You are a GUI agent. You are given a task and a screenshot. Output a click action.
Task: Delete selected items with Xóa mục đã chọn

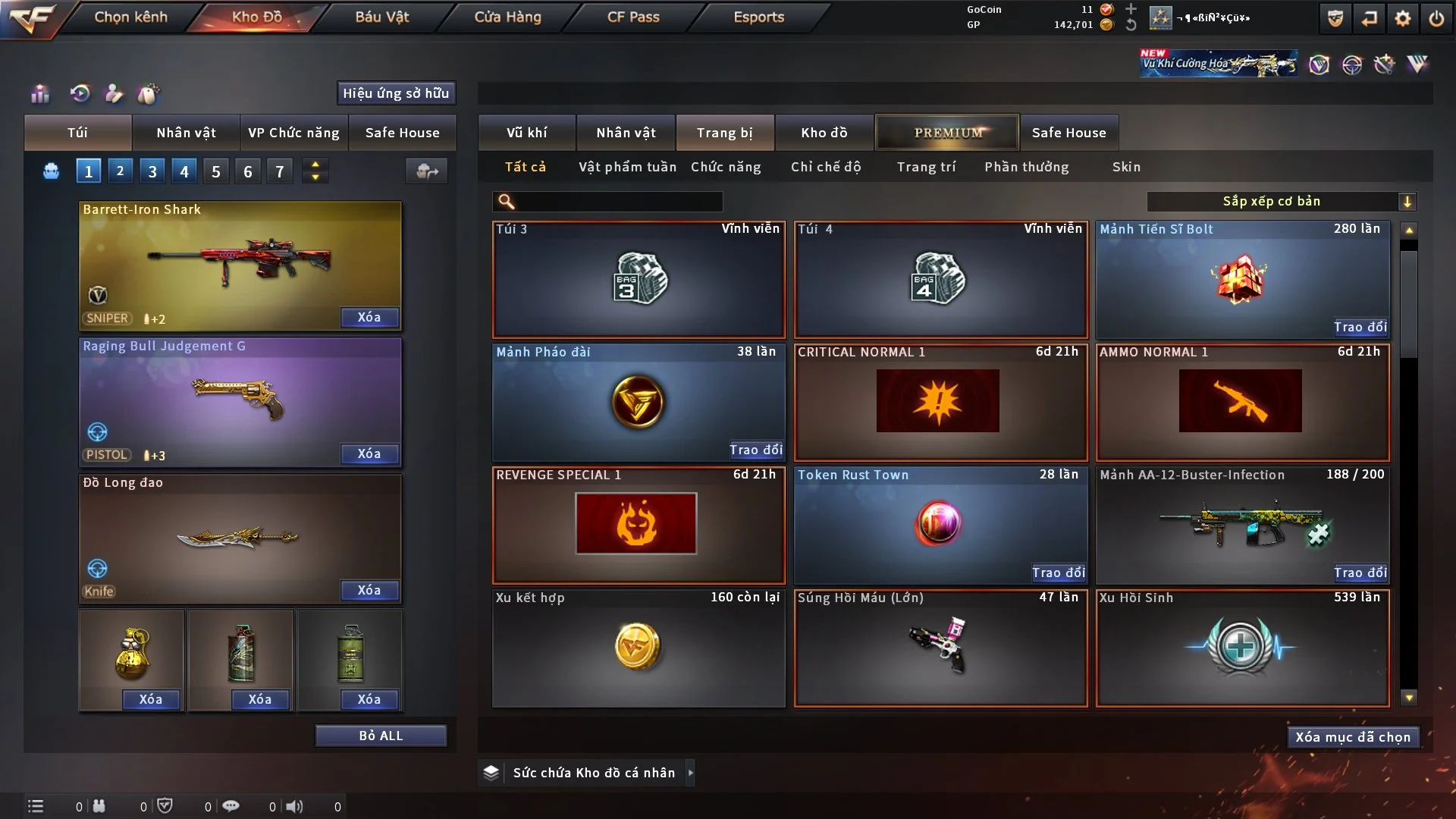tap(1353, 737)
